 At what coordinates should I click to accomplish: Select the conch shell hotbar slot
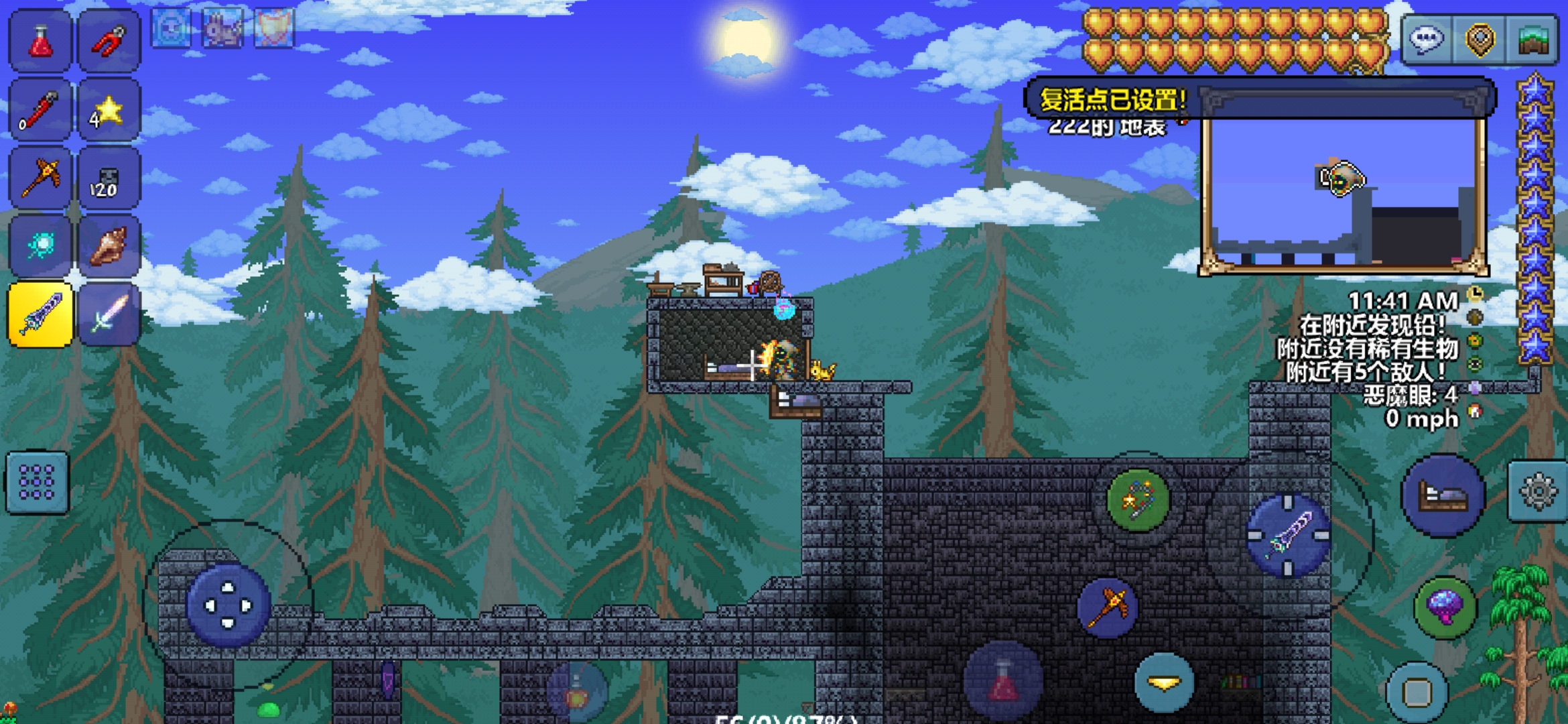click(109, 246)
